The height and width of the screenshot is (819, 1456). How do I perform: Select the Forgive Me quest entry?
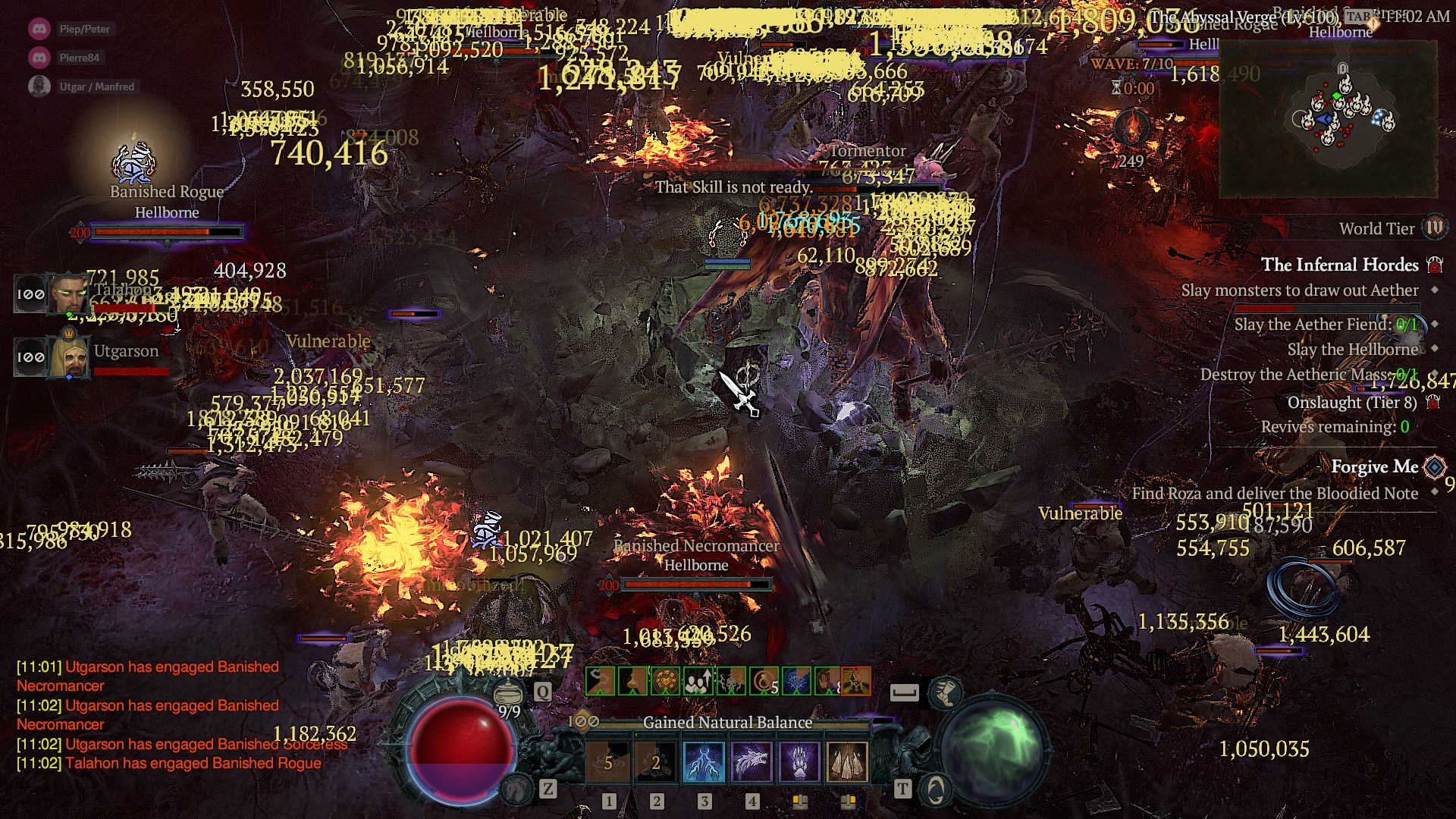pyautogui.click(x=1374, y=467)
